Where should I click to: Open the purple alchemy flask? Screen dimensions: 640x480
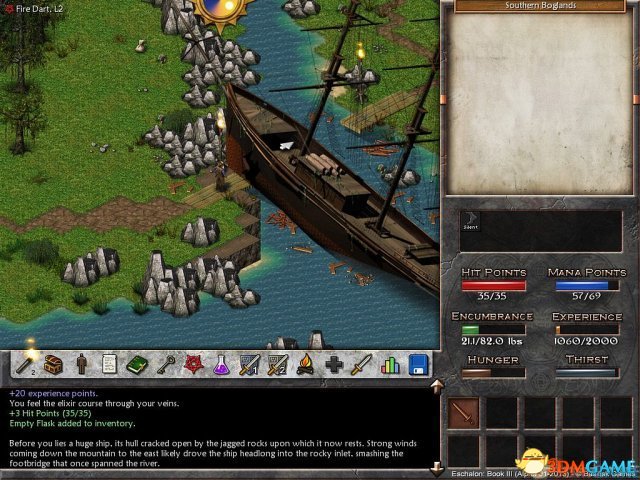click(221, 365)
